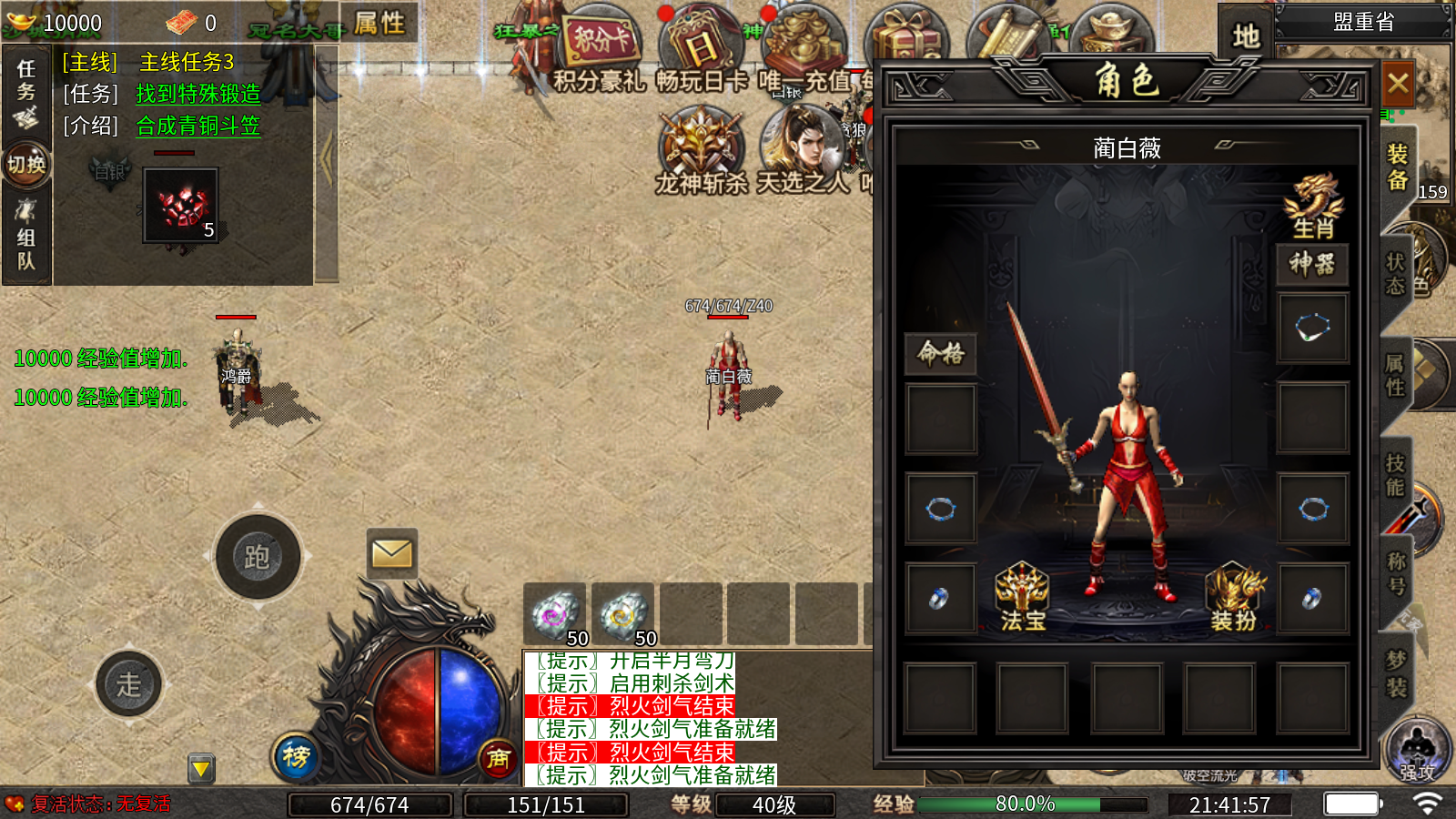Open the 榜 ranking button

(x=296, y=755)
